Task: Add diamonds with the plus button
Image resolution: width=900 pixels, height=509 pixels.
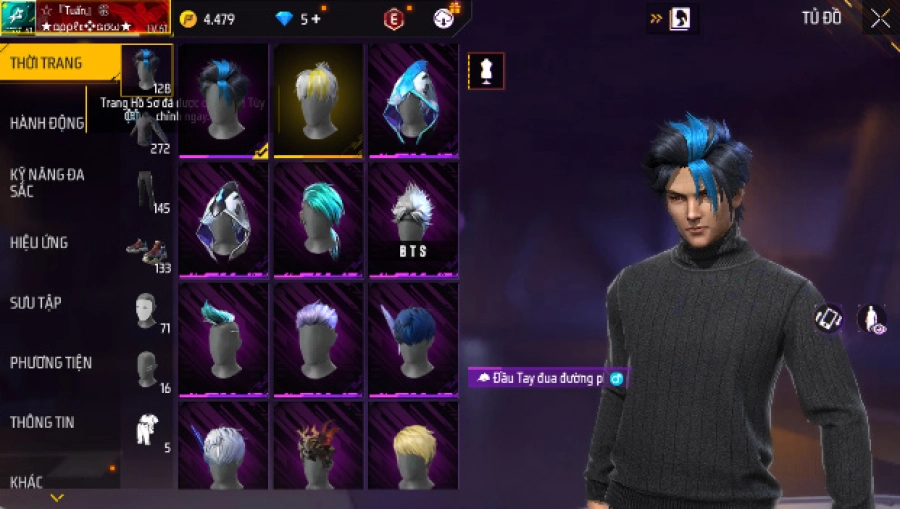Action: 317,19
